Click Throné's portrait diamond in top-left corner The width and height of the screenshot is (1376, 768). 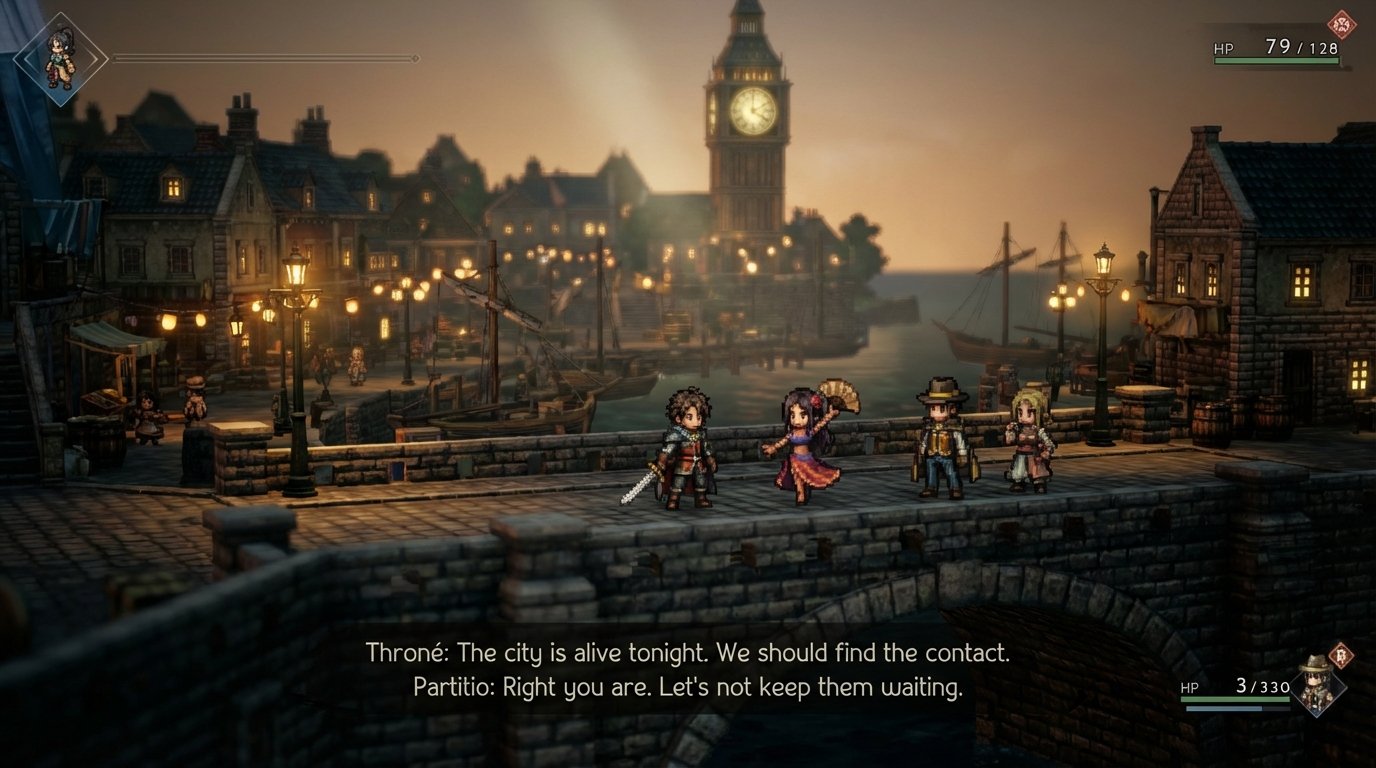pos(60,60)
